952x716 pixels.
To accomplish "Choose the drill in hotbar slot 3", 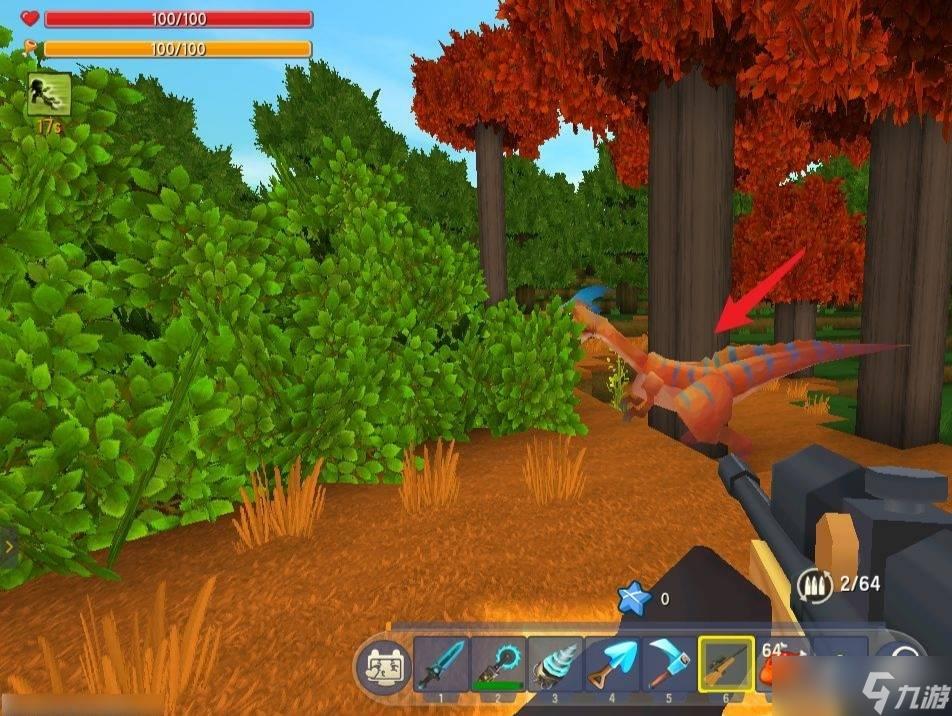I will pos(555,664).
